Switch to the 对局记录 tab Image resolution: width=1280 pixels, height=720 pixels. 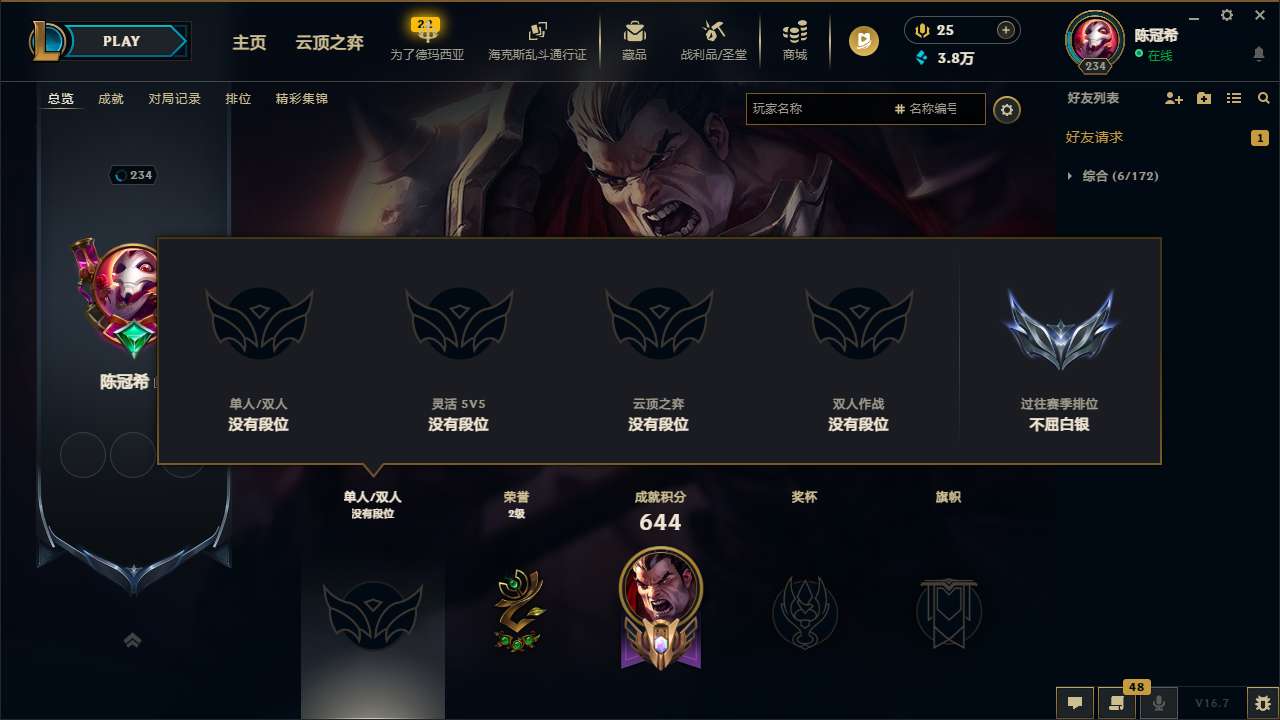point(174,99)
